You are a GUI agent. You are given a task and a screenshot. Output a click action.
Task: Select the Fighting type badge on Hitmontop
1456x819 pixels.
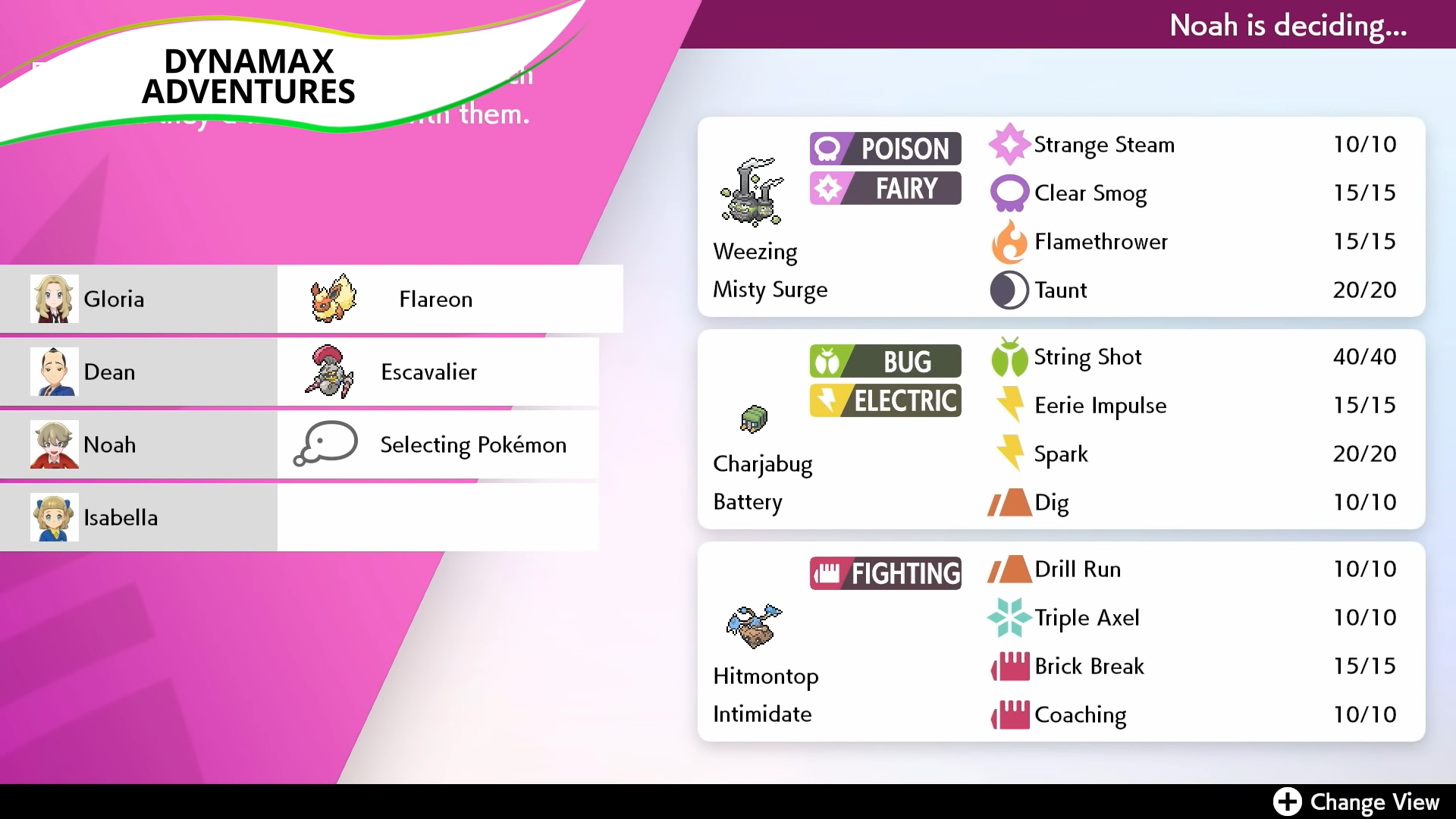(x=884, y=573)
